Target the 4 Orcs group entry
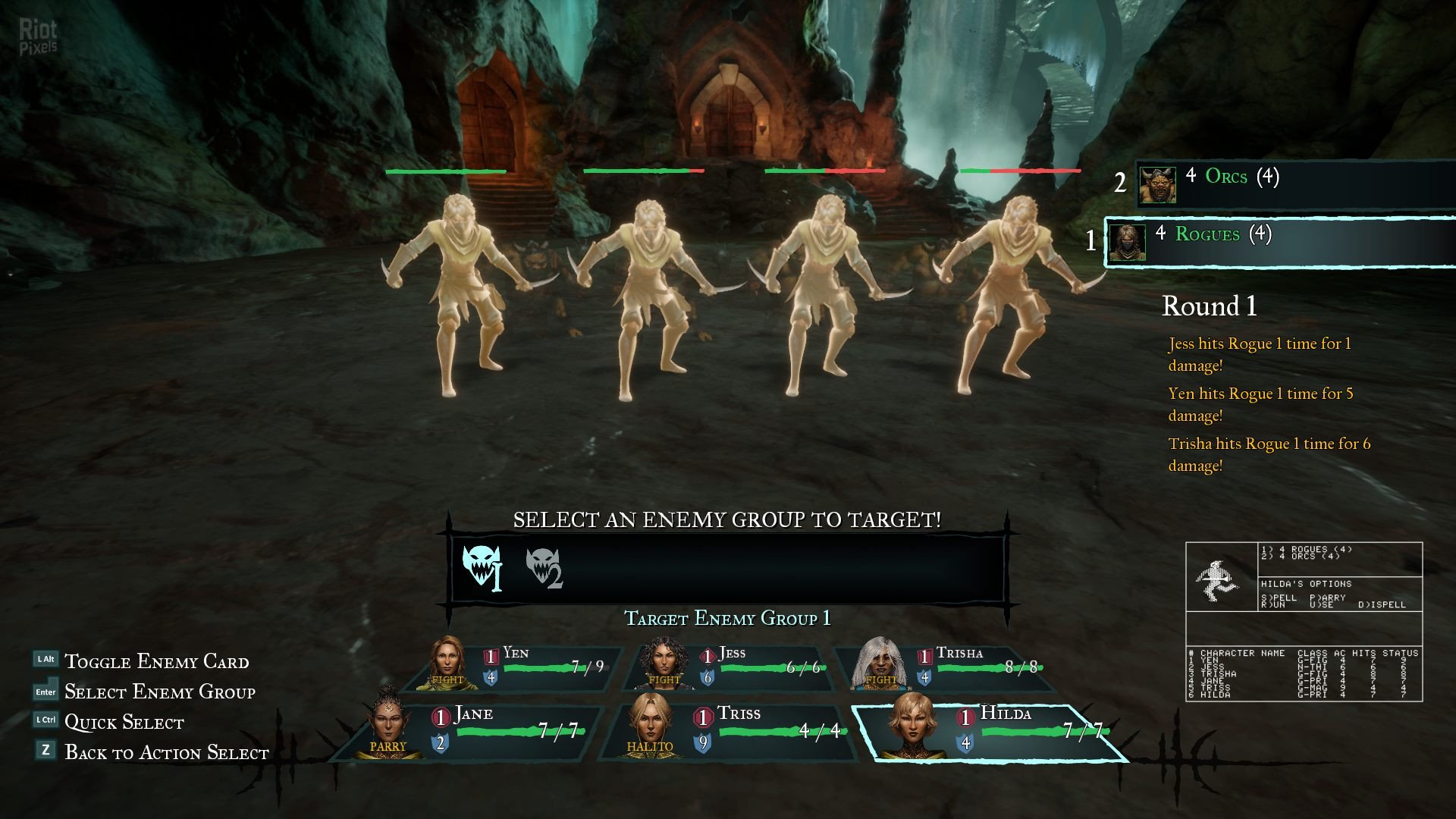1456x819 pixels. (x=1289, y=184)
